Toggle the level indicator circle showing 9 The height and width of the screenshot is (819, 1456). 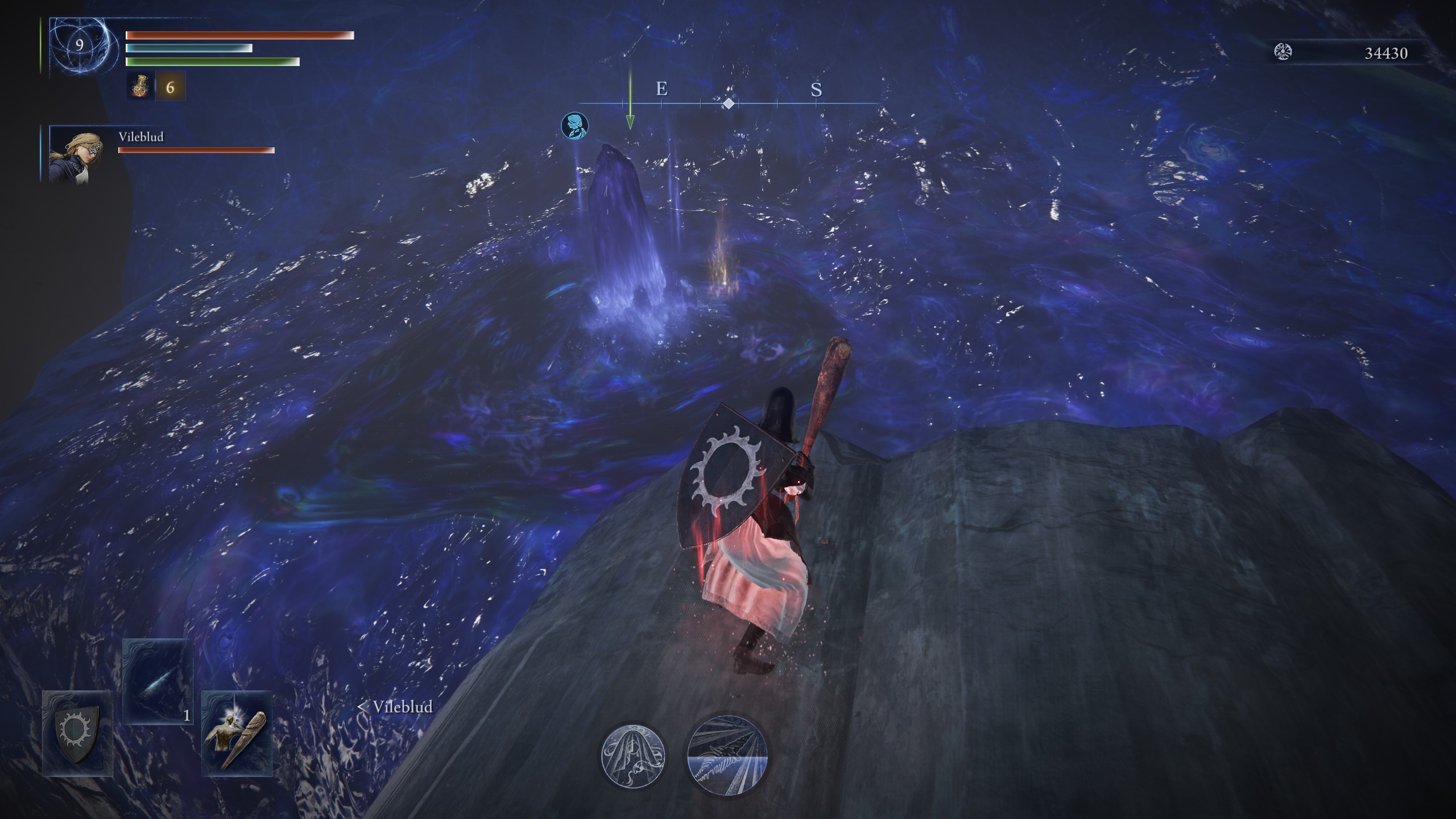80,44
